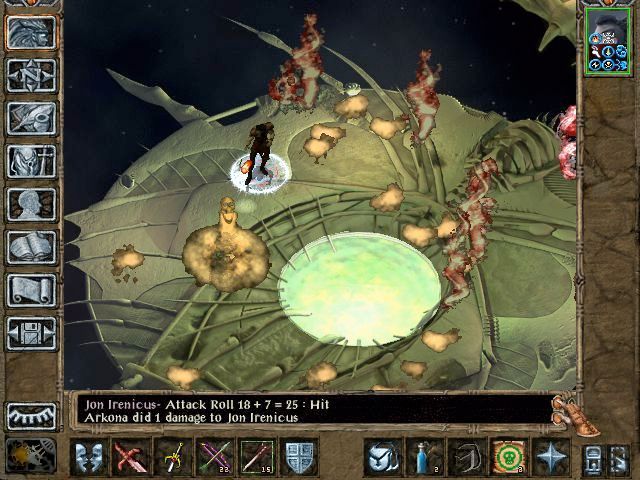Select the crossed arrows slot with 22

click(214, 457)
